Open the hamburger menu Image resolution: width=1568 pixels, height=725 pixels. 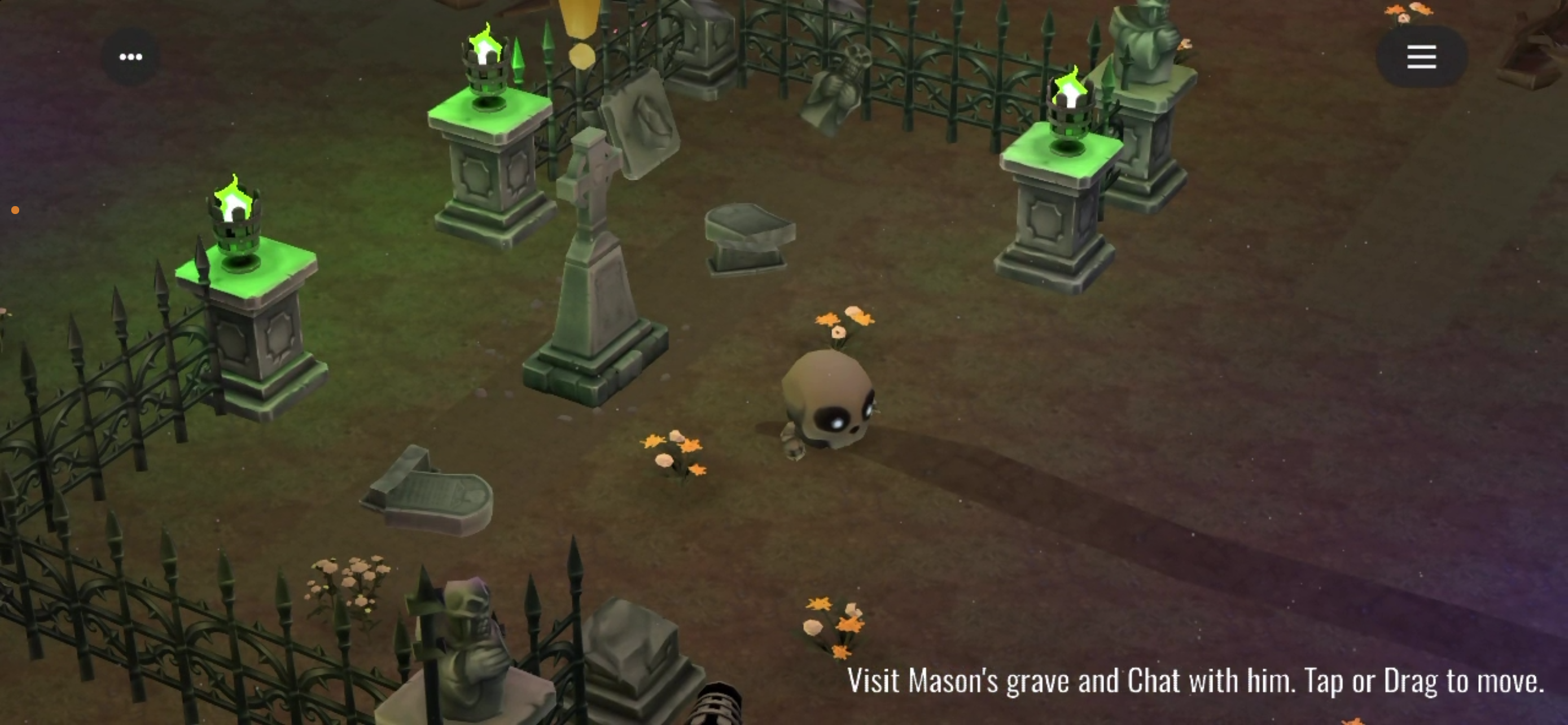click(1421, 57)
